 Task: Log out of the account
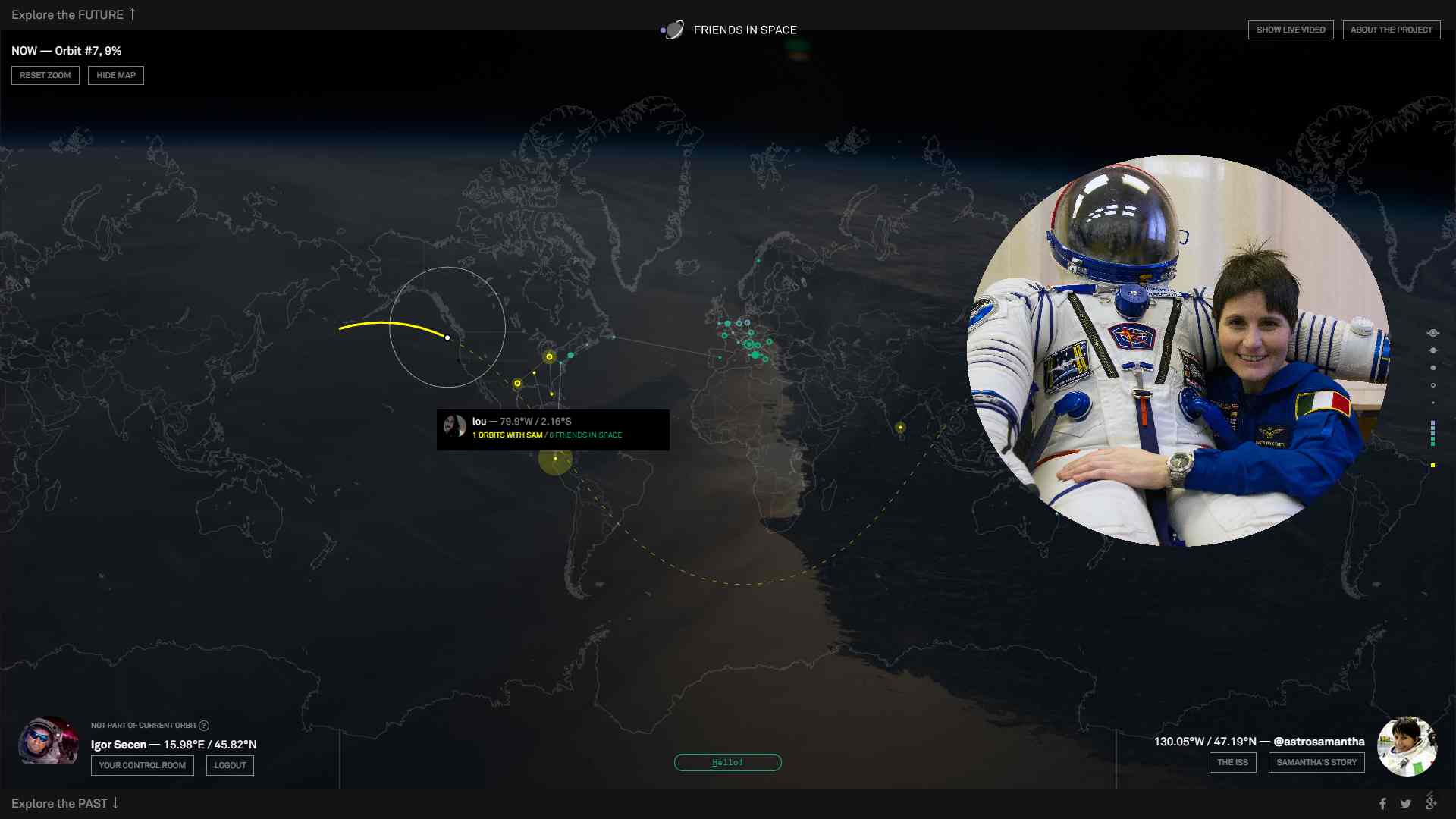(230, 765)
